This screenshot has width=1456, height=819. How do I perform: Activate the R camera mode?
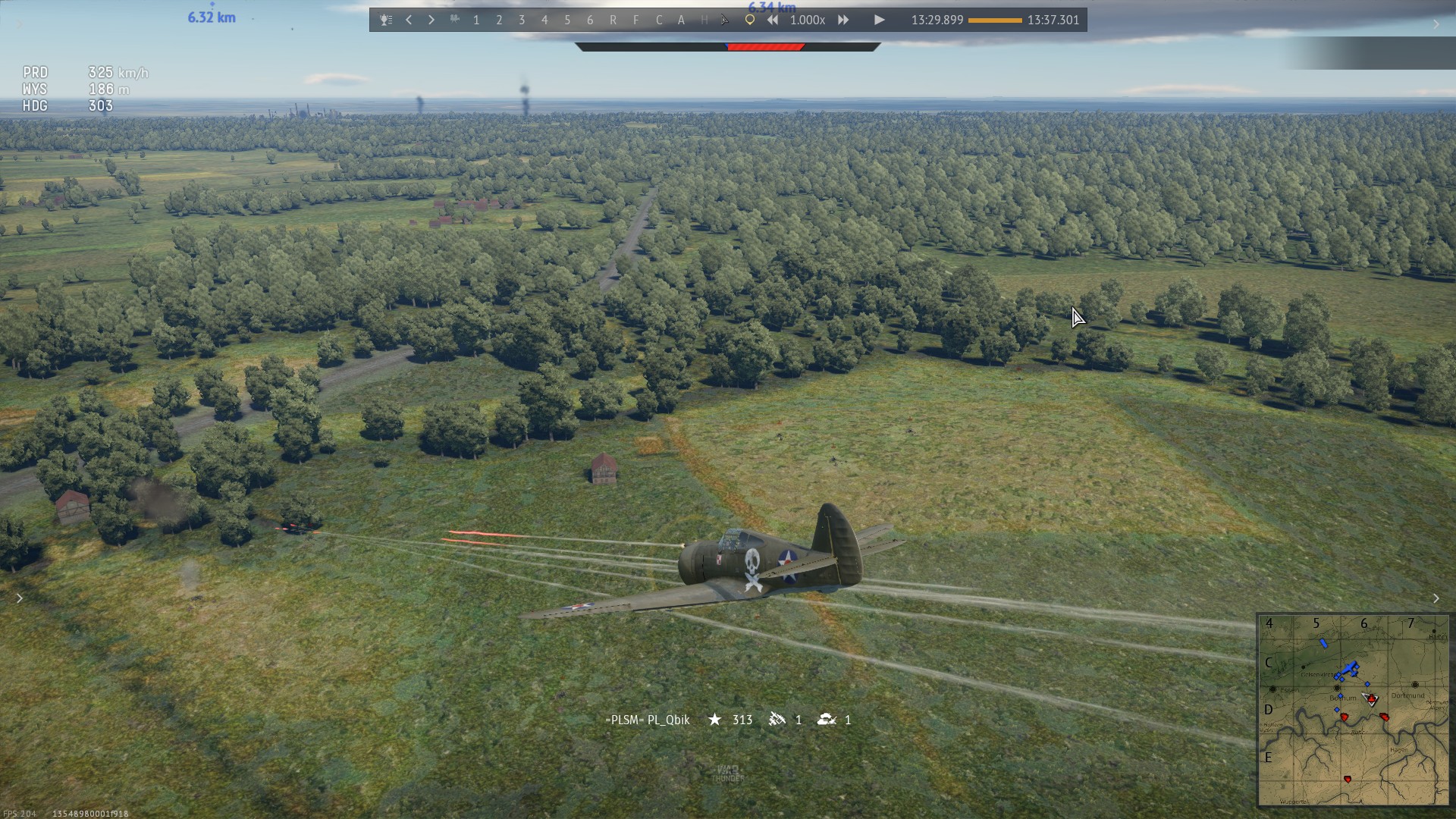(613, 20)
